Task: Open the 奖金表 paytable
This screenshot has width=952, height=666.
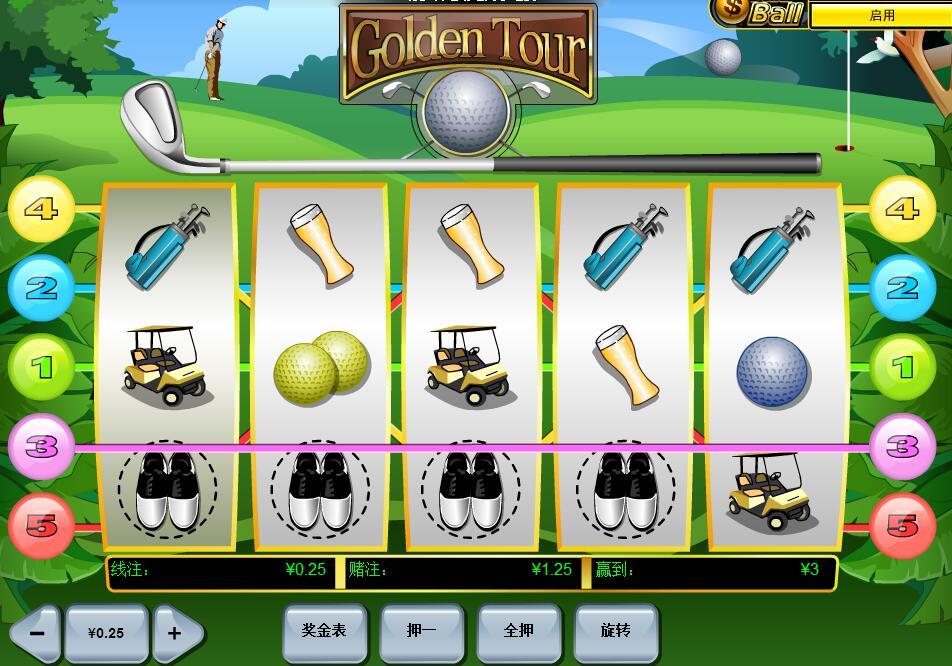Action: (x=324, y=632)
